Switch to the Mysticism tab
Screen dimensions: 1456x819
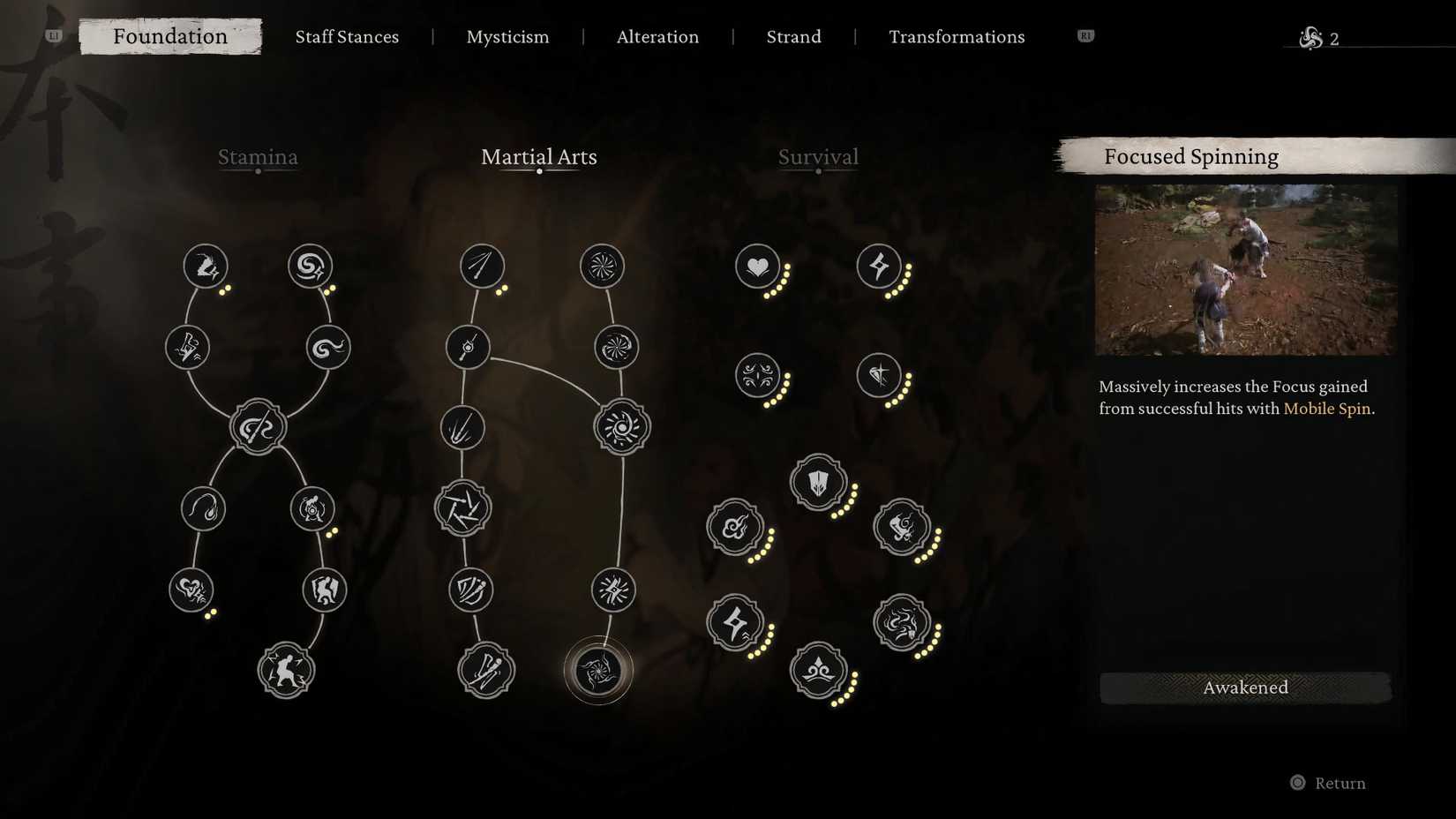point(508,37)
